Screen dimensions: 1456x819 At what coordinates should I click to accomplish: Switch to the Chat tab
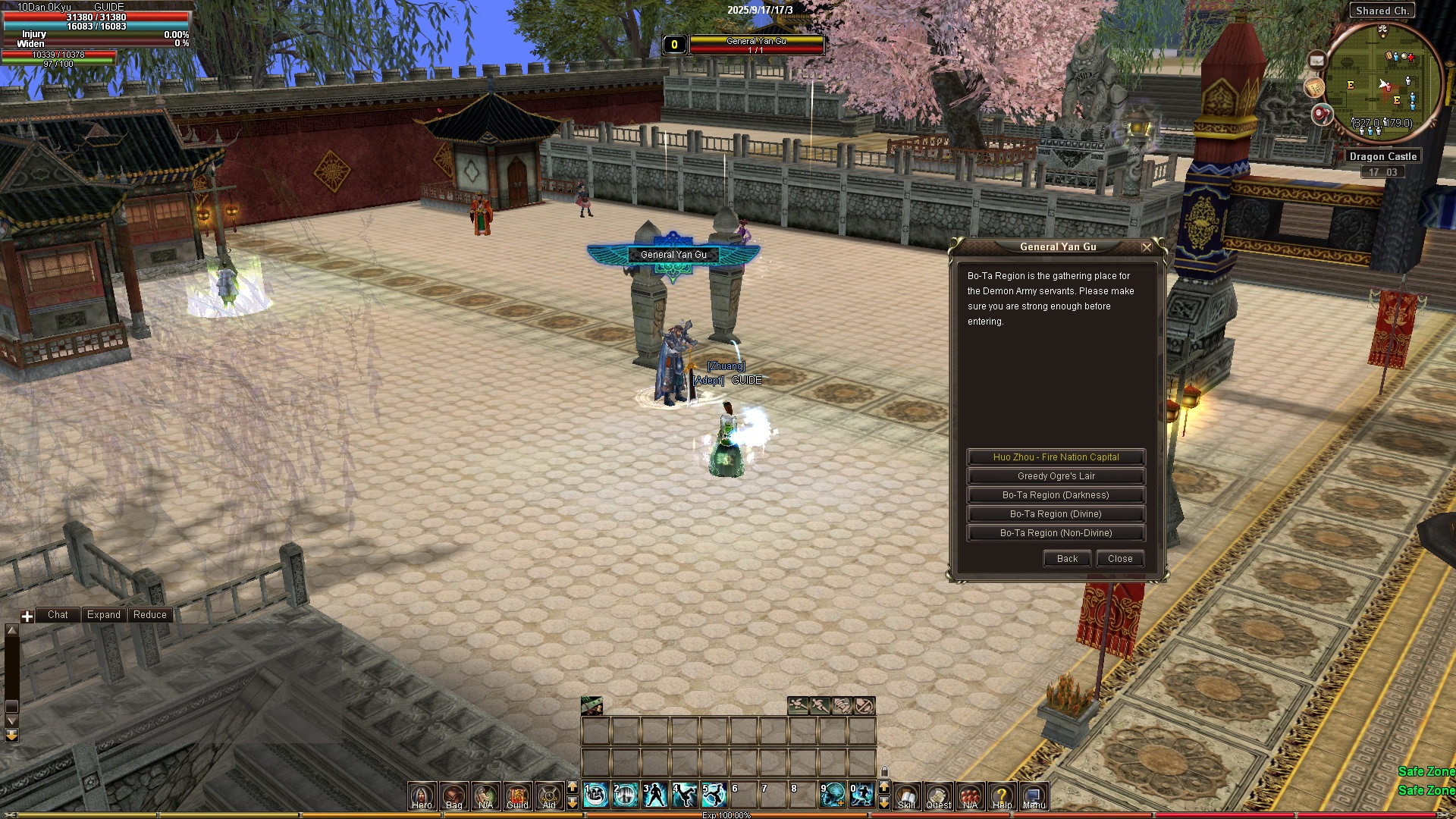58,615
